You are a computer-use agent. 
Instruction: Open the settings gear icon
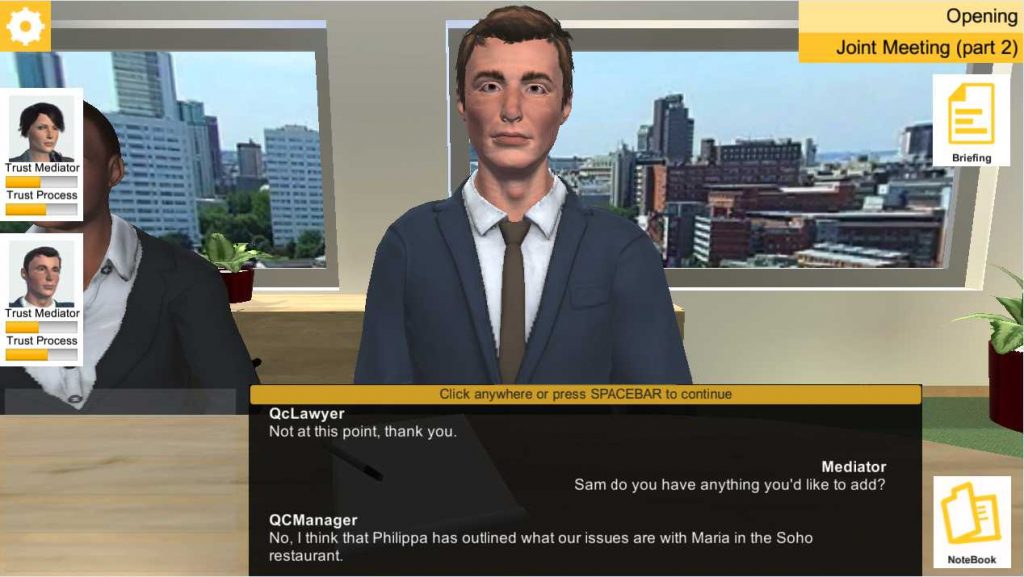[x=24, y=25]
